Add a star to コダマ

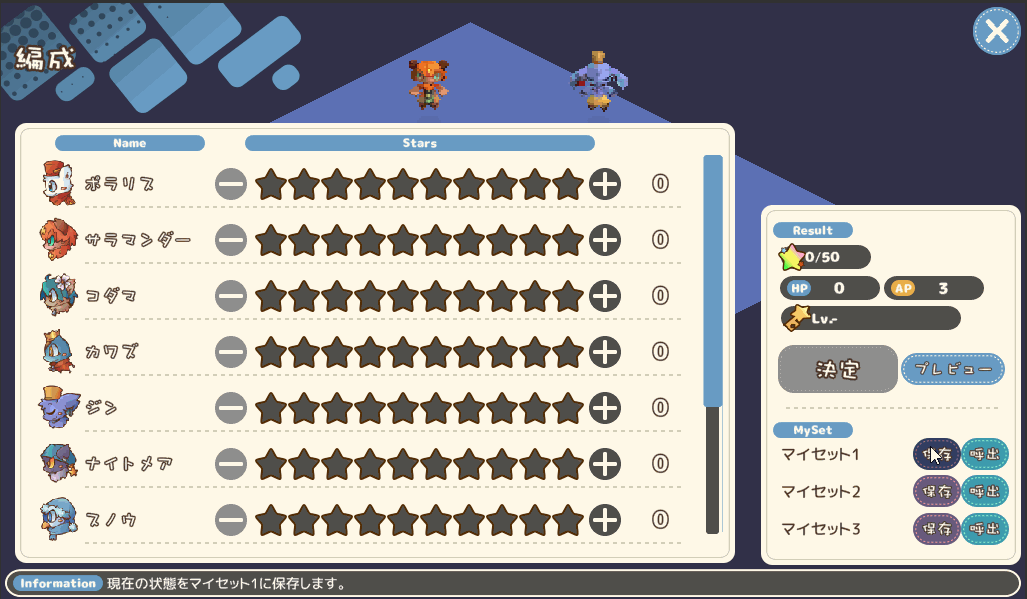click(x=605, y=296)
